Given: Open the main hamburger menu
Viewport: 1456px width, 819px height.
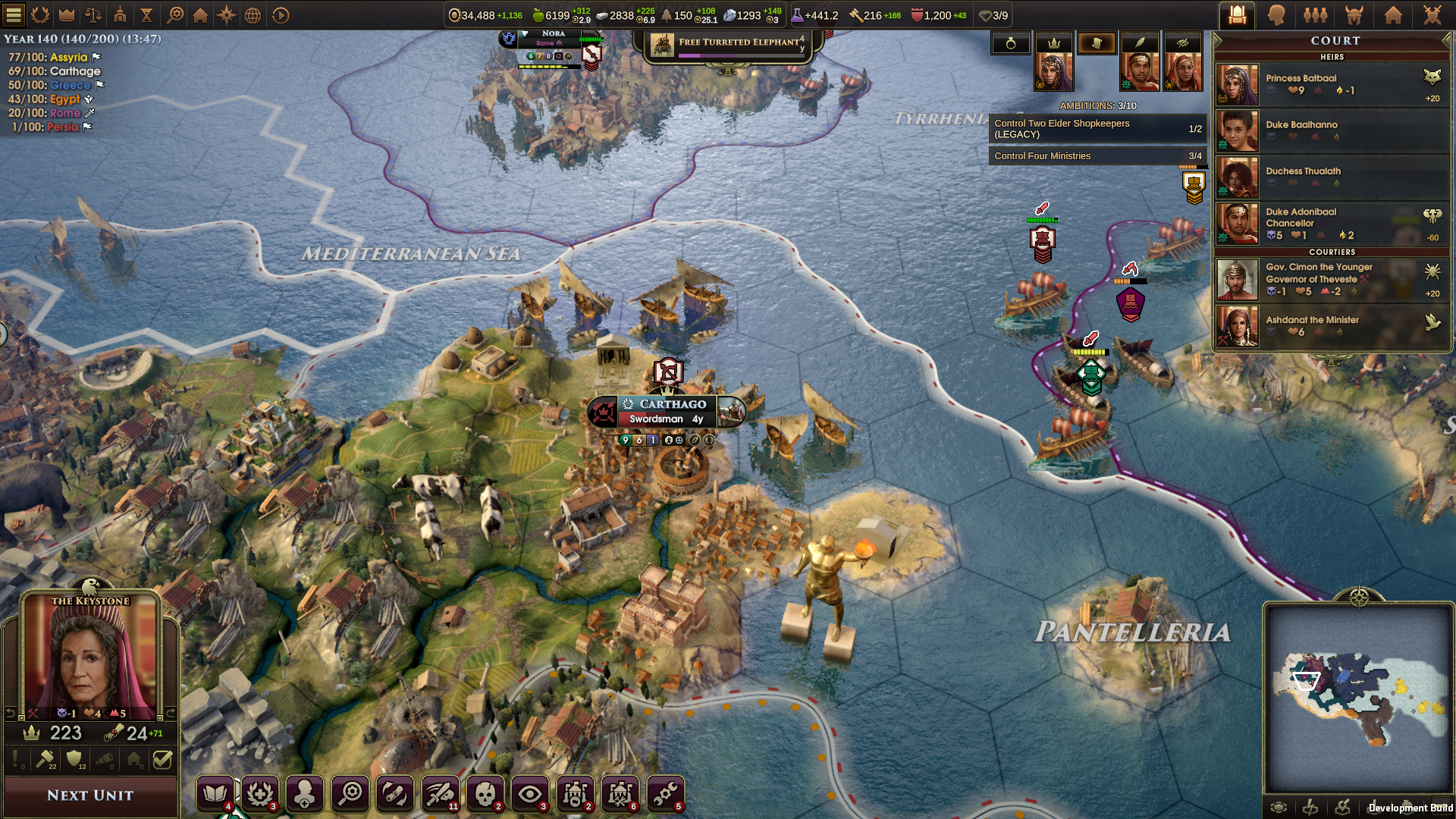Looking at the screenshot, I should 14,14.
